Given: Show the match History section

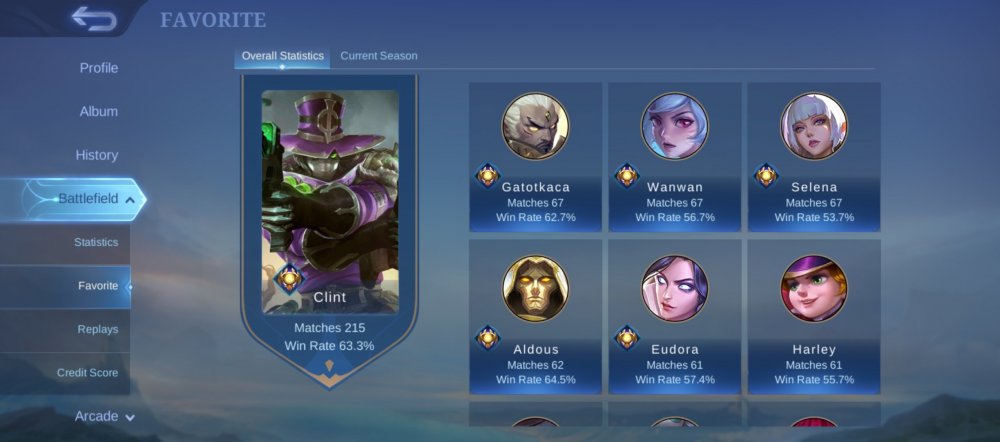Looking at the screenshot, I should 97,155.
